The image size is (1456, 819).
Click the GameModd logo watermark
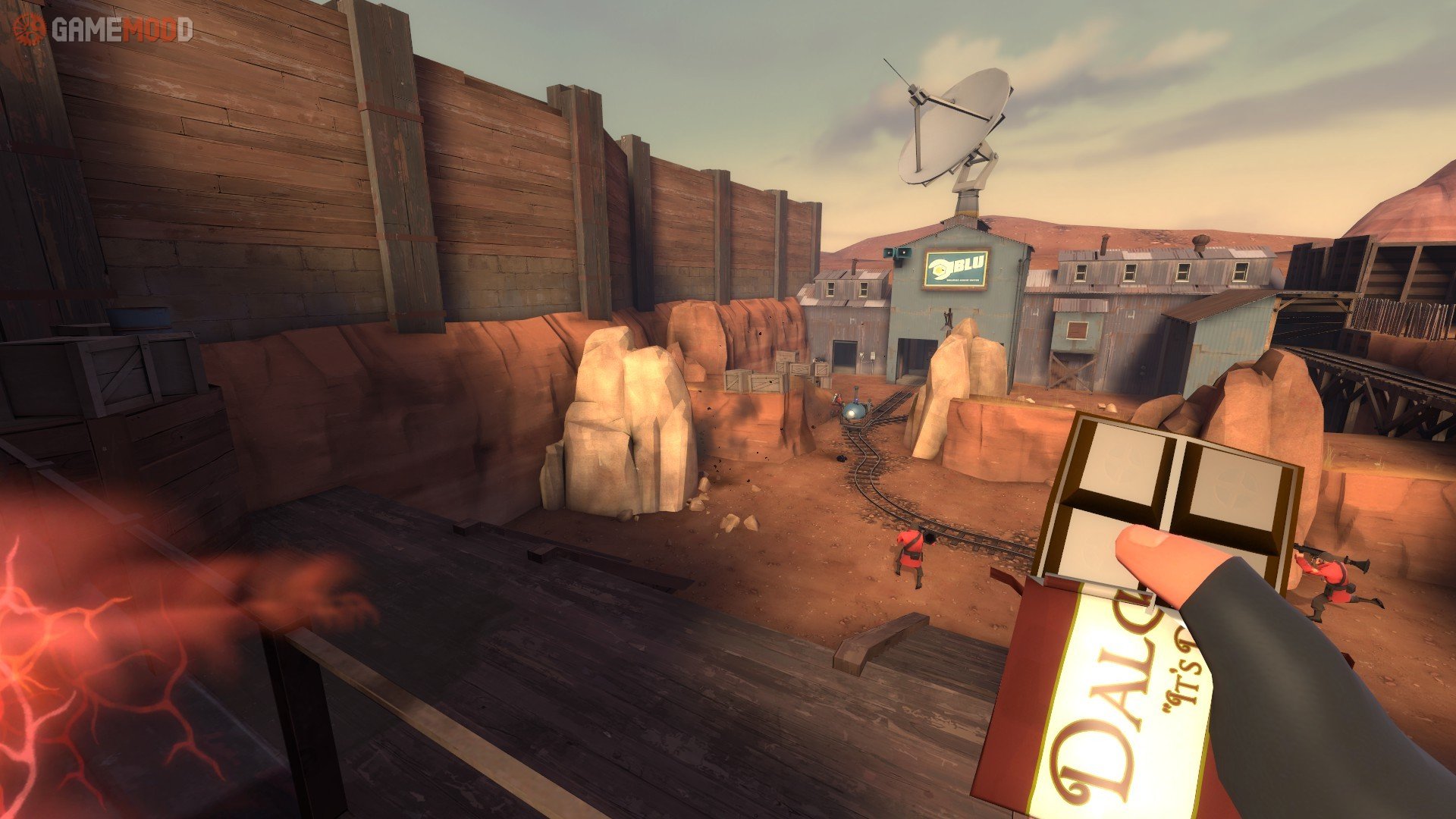click(103, 30)
